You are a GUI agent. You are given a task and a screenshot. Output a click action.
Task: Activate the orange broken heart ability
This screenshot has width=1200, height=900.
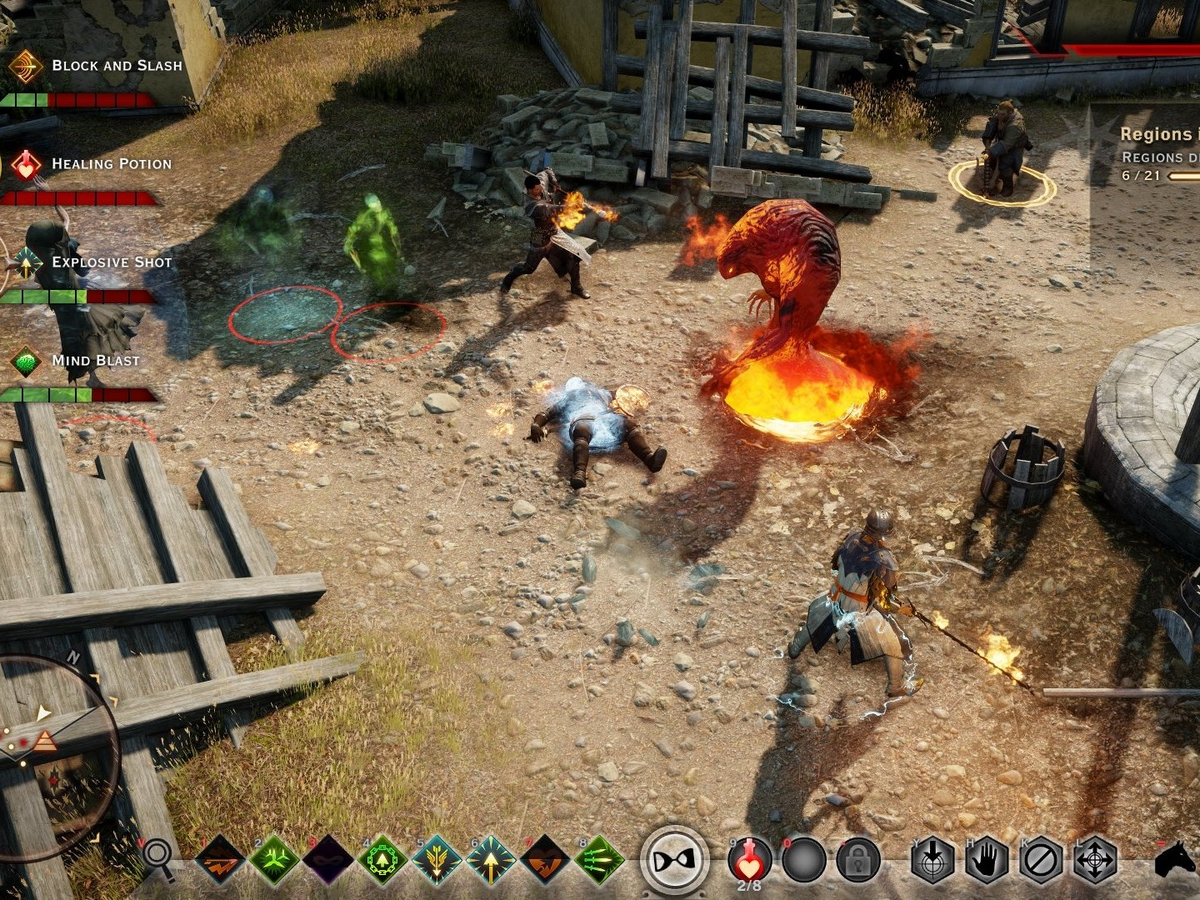pos(546,860)
